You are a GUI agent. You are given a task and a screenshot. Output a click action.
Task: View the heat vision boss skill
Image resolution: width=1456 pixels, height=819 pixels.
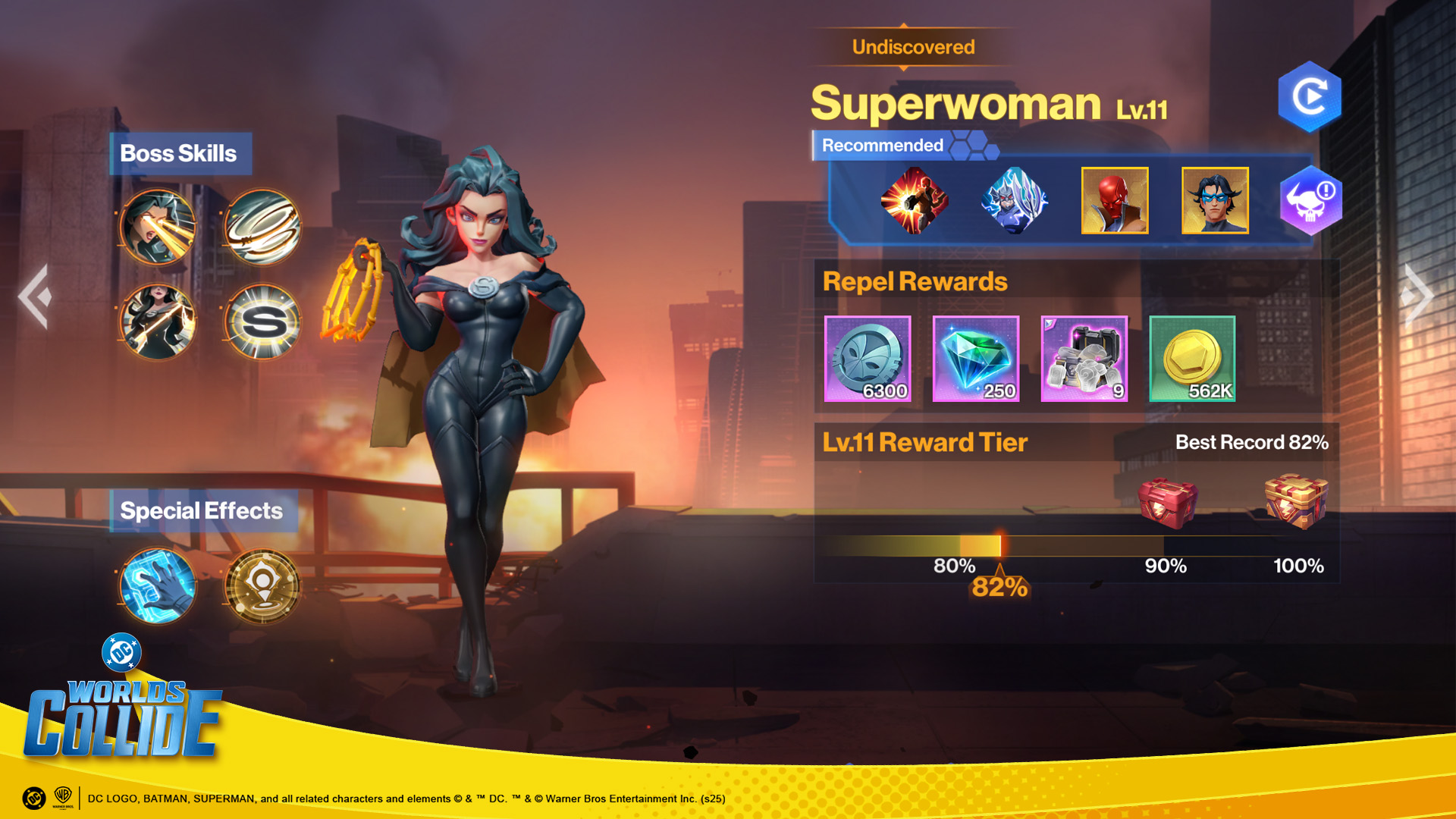pos(158,227)
